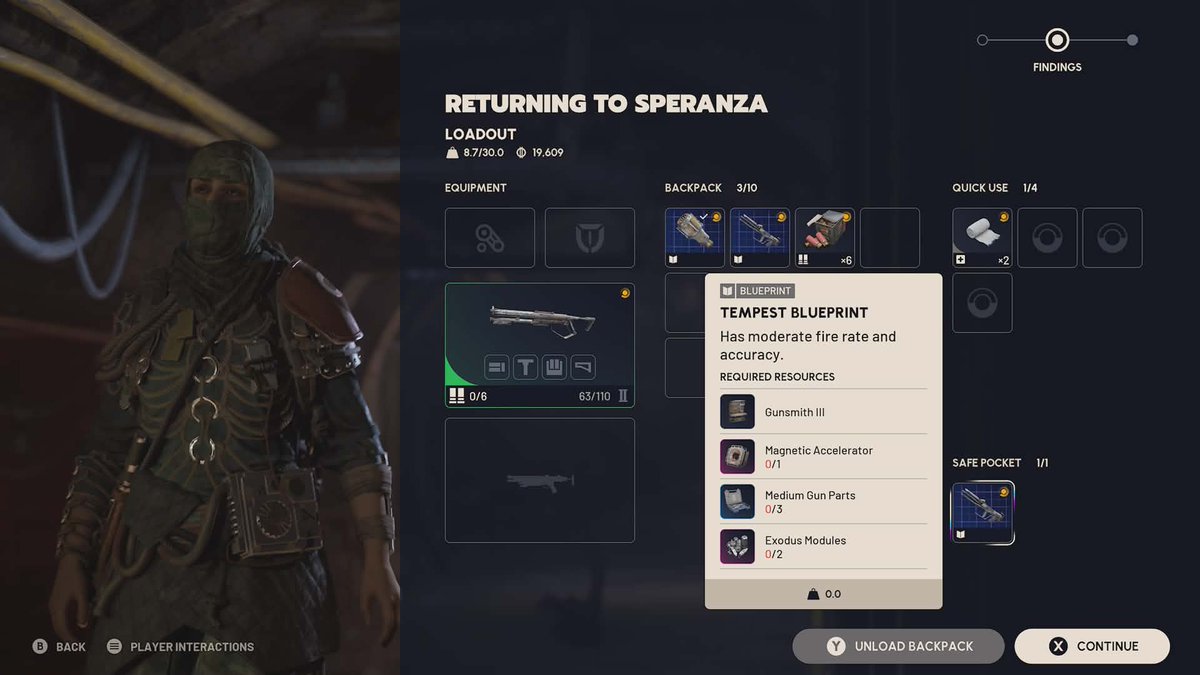Select the stock attachment slot on the shotgun
This screenshot has height=675, width=1200.
583,367
